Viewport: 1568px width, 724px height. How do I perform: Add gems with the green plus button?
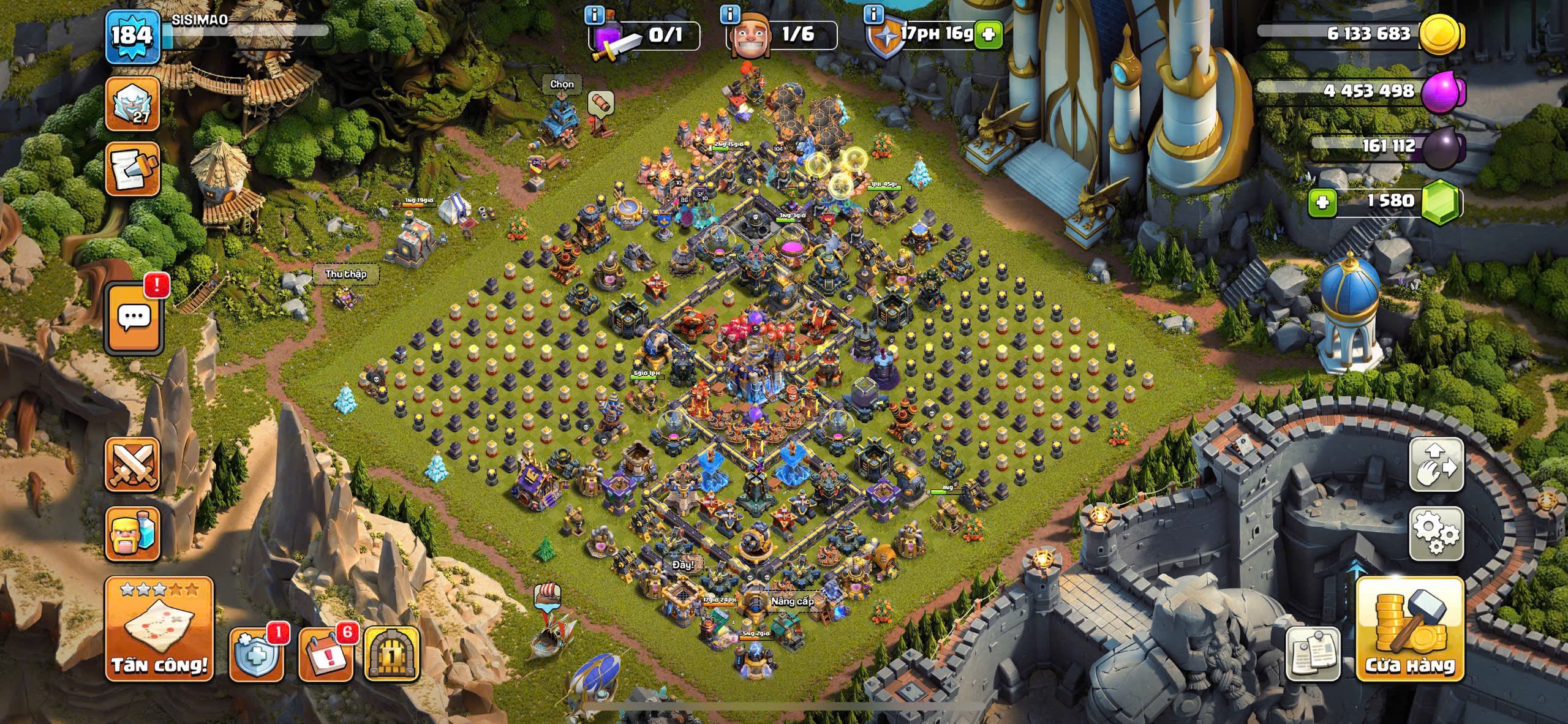(1322, 202)
